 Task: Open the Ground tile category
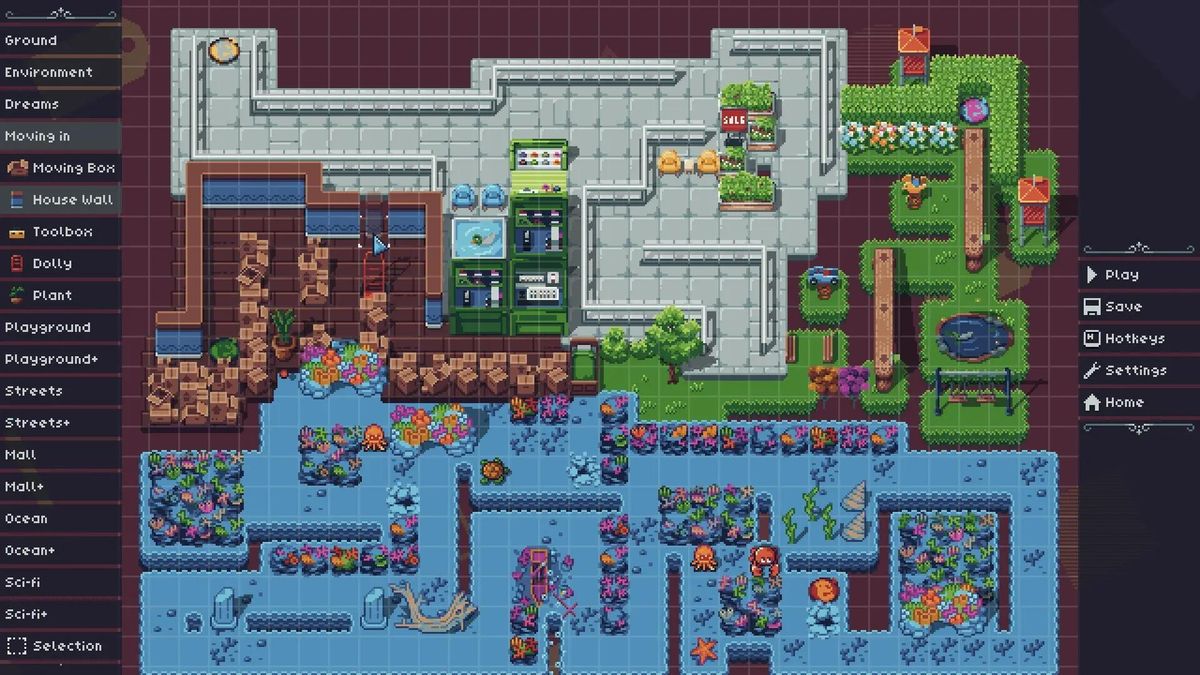31,41
